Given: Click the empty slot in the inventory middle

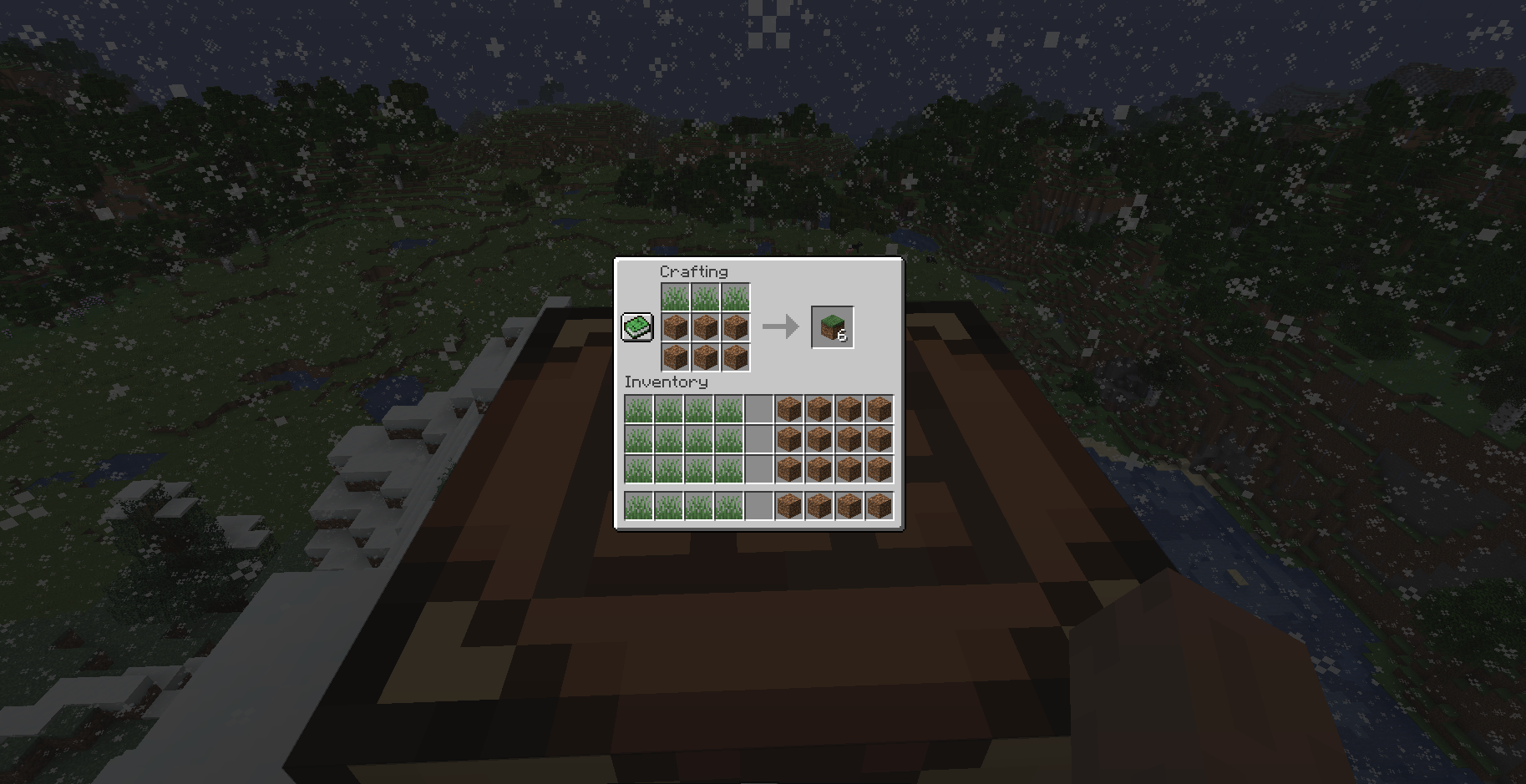Looking at the screenshot, I should click(758, 438).
